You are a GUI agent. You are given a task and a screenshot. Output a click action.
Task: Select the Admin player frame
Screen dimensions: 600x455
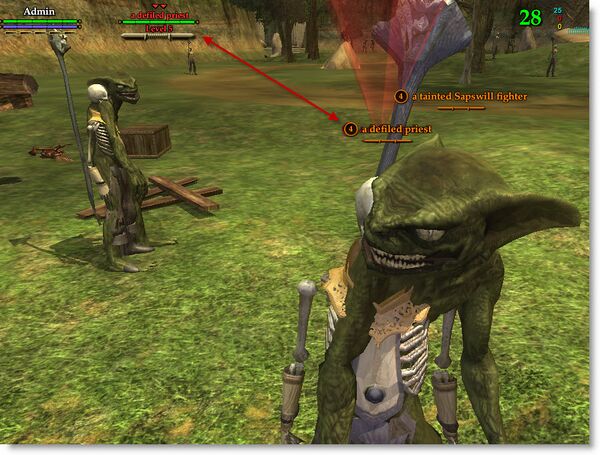(40, 19)
